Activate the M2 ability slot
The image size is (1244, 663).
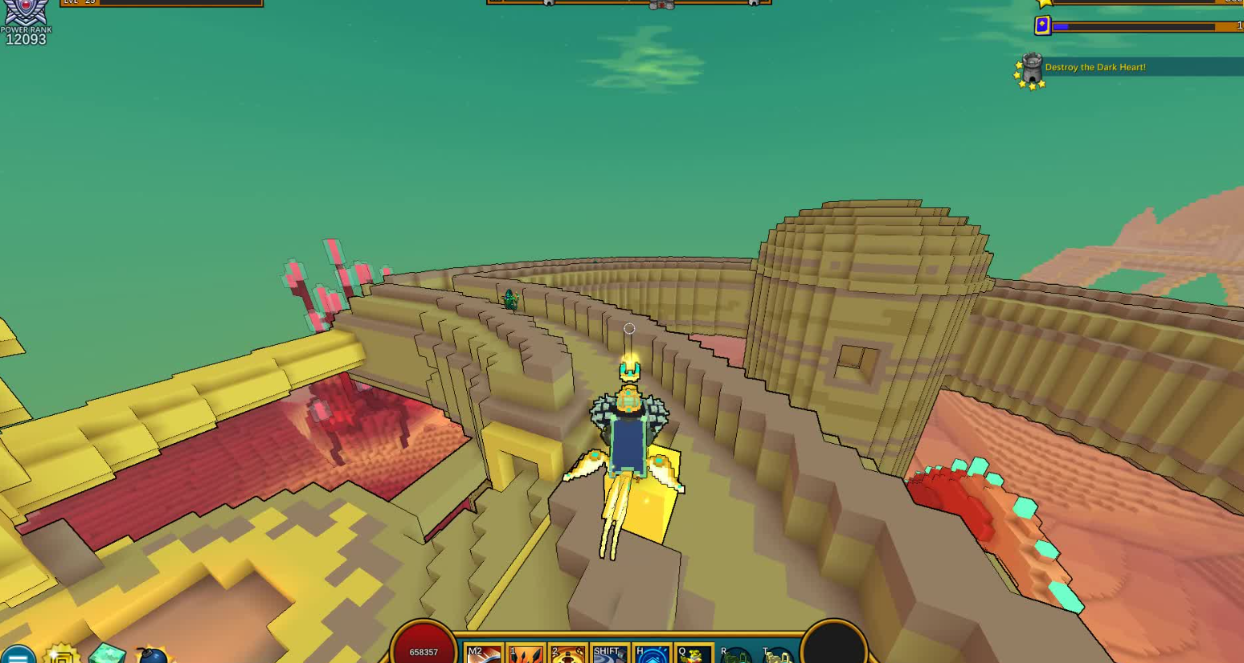pyautogui.click(x=485, y=654)
